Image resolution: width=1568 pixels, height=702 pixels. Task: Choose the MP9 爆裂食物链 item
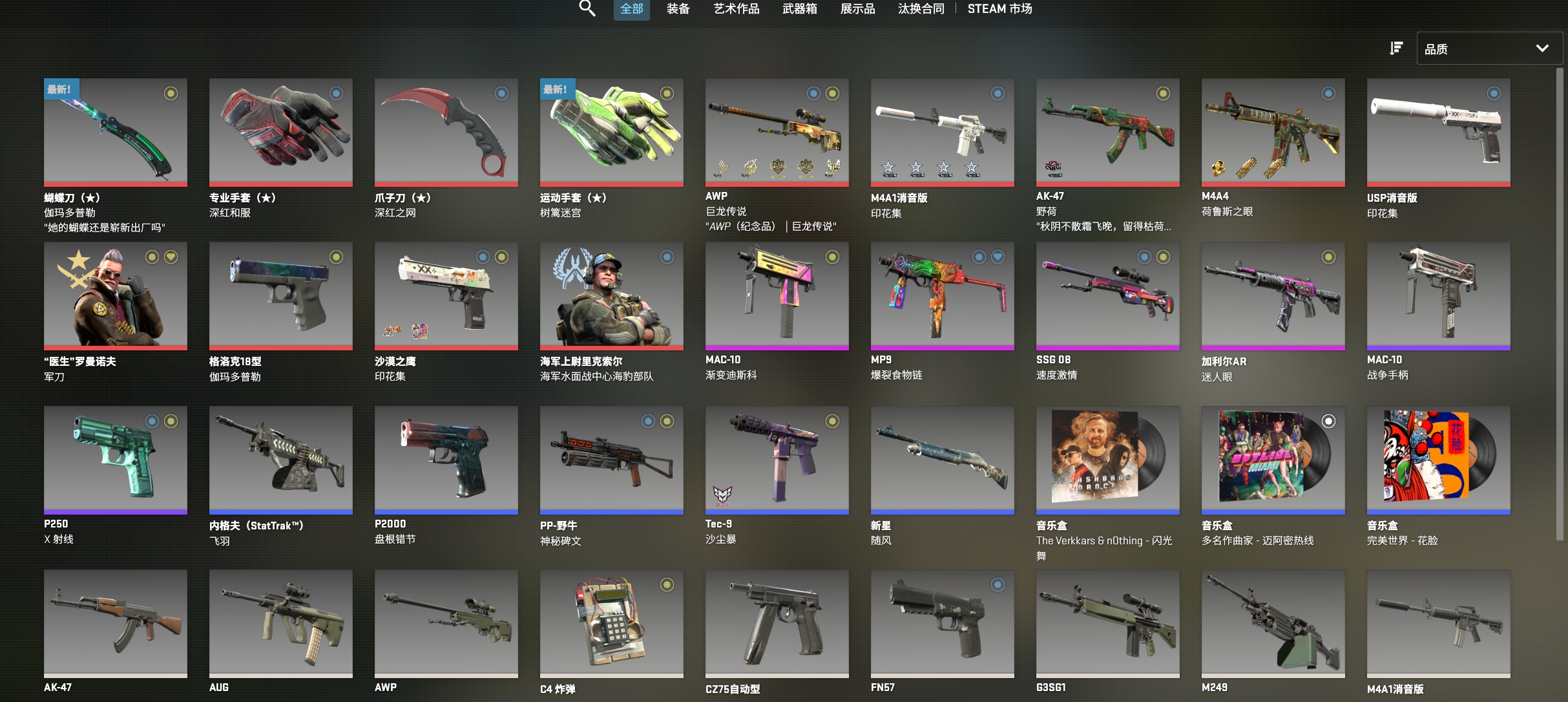942,296
